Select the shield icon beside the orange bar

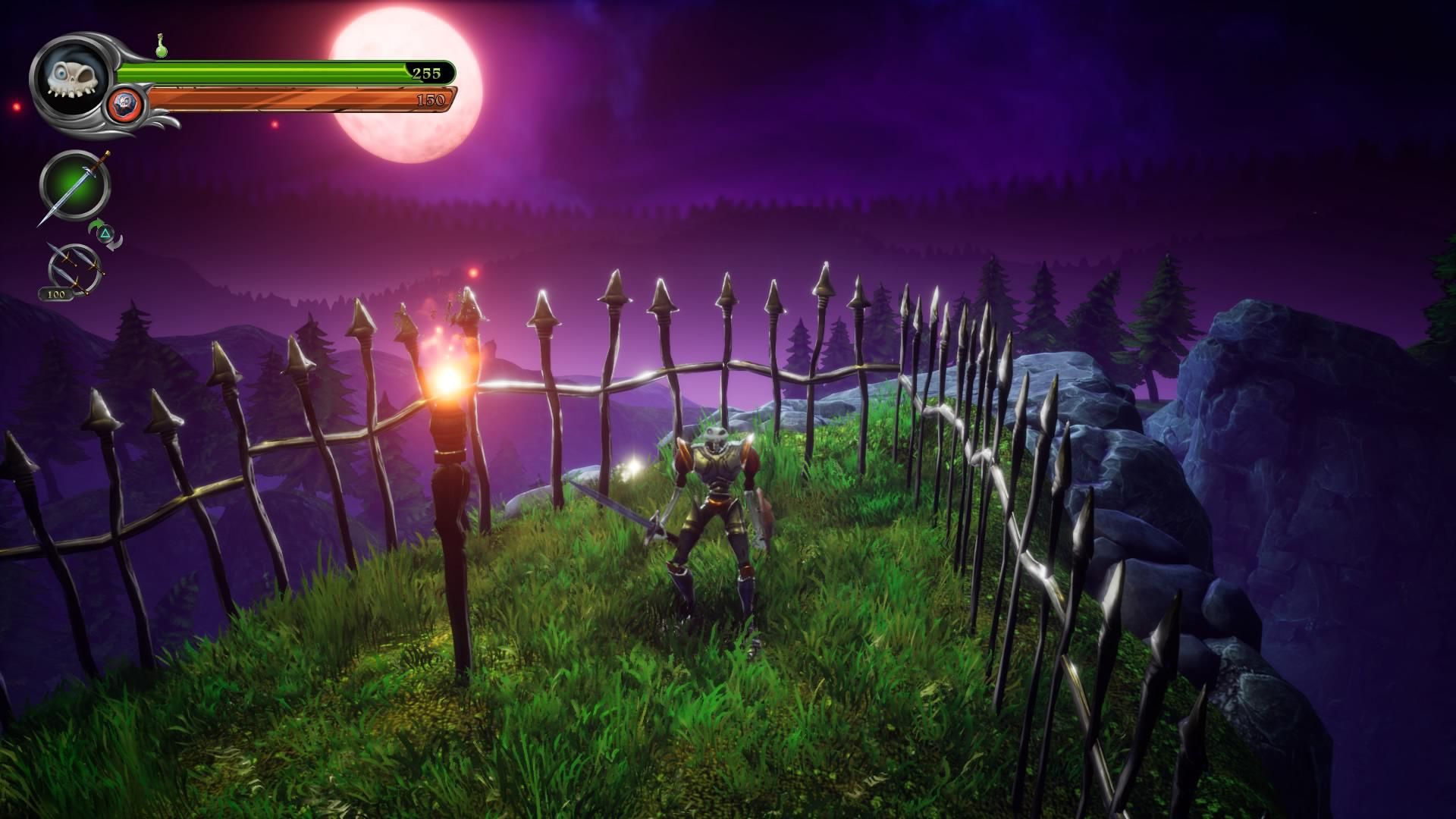pos(126,103)
